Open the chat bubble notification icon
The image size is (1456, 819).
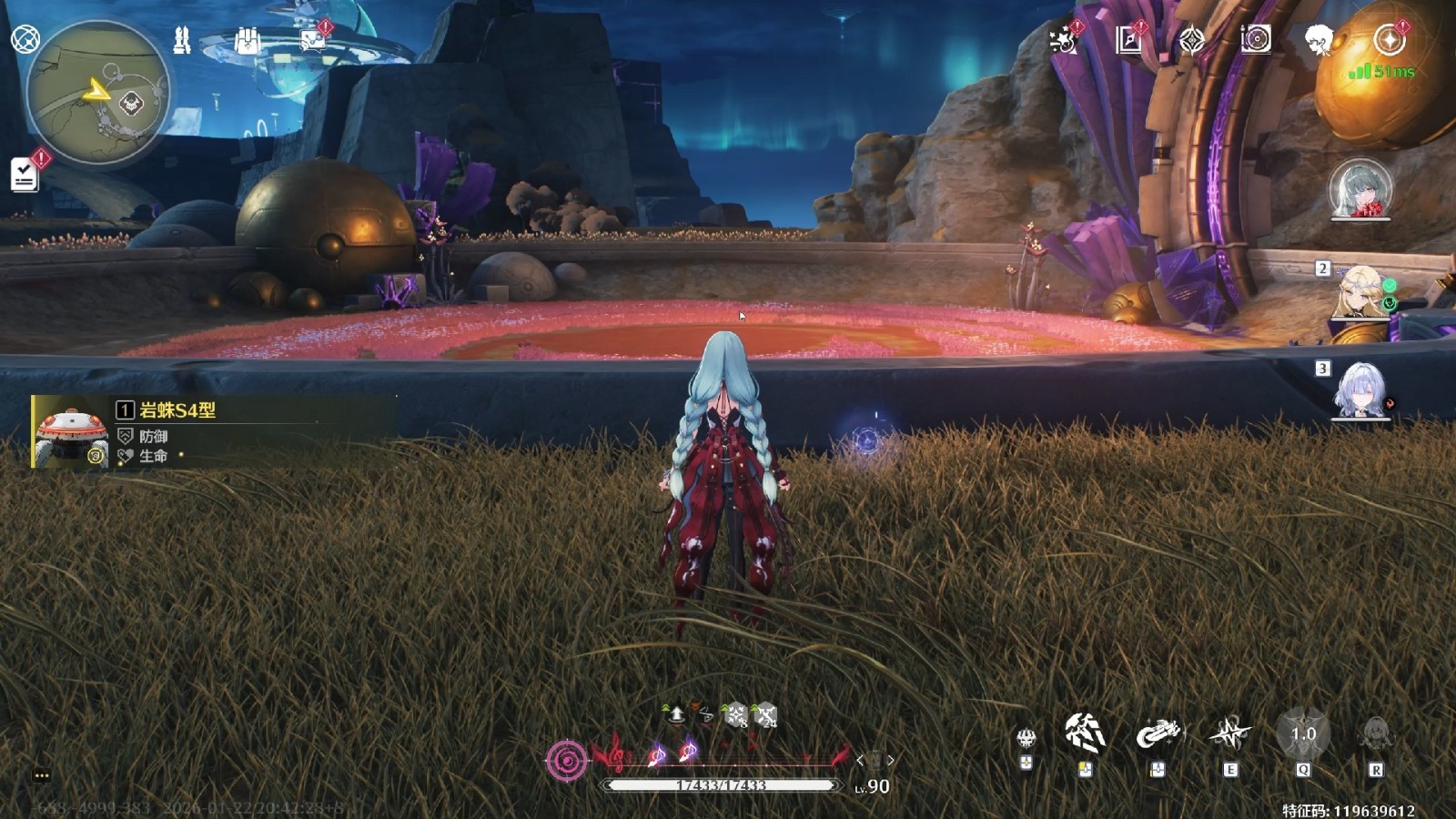312,40
